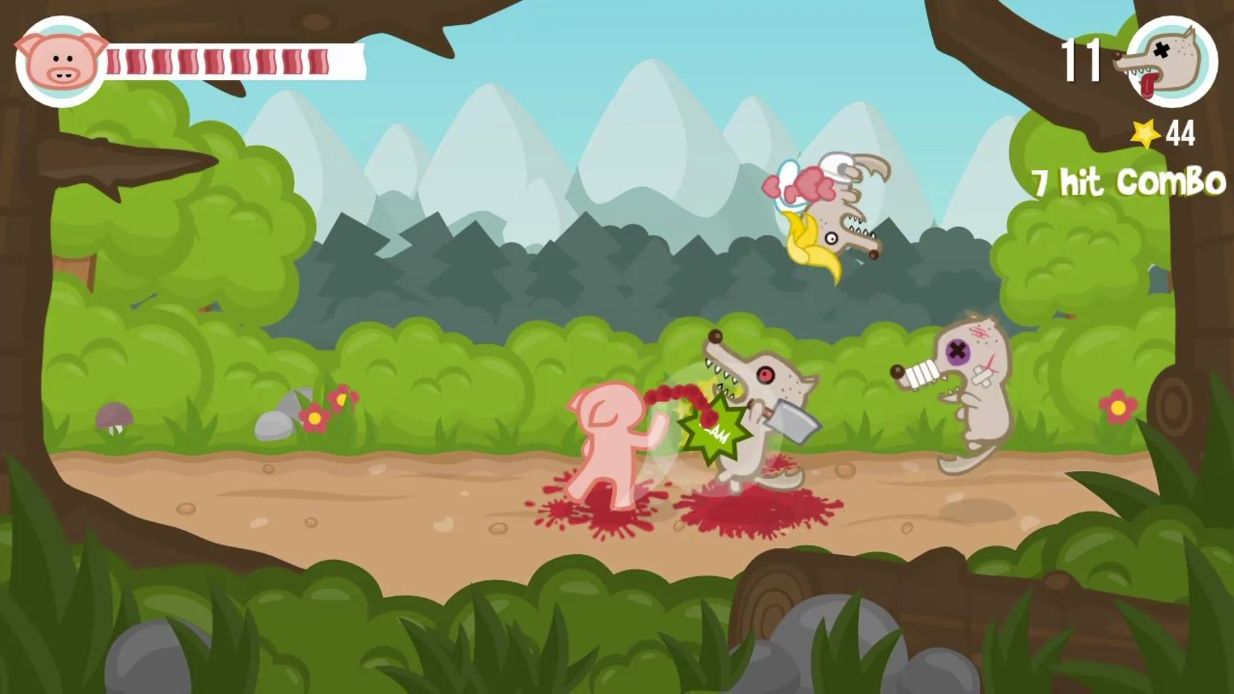
Task: Click the dead wolf kill-counter icon
Action: coord(1170,61)
